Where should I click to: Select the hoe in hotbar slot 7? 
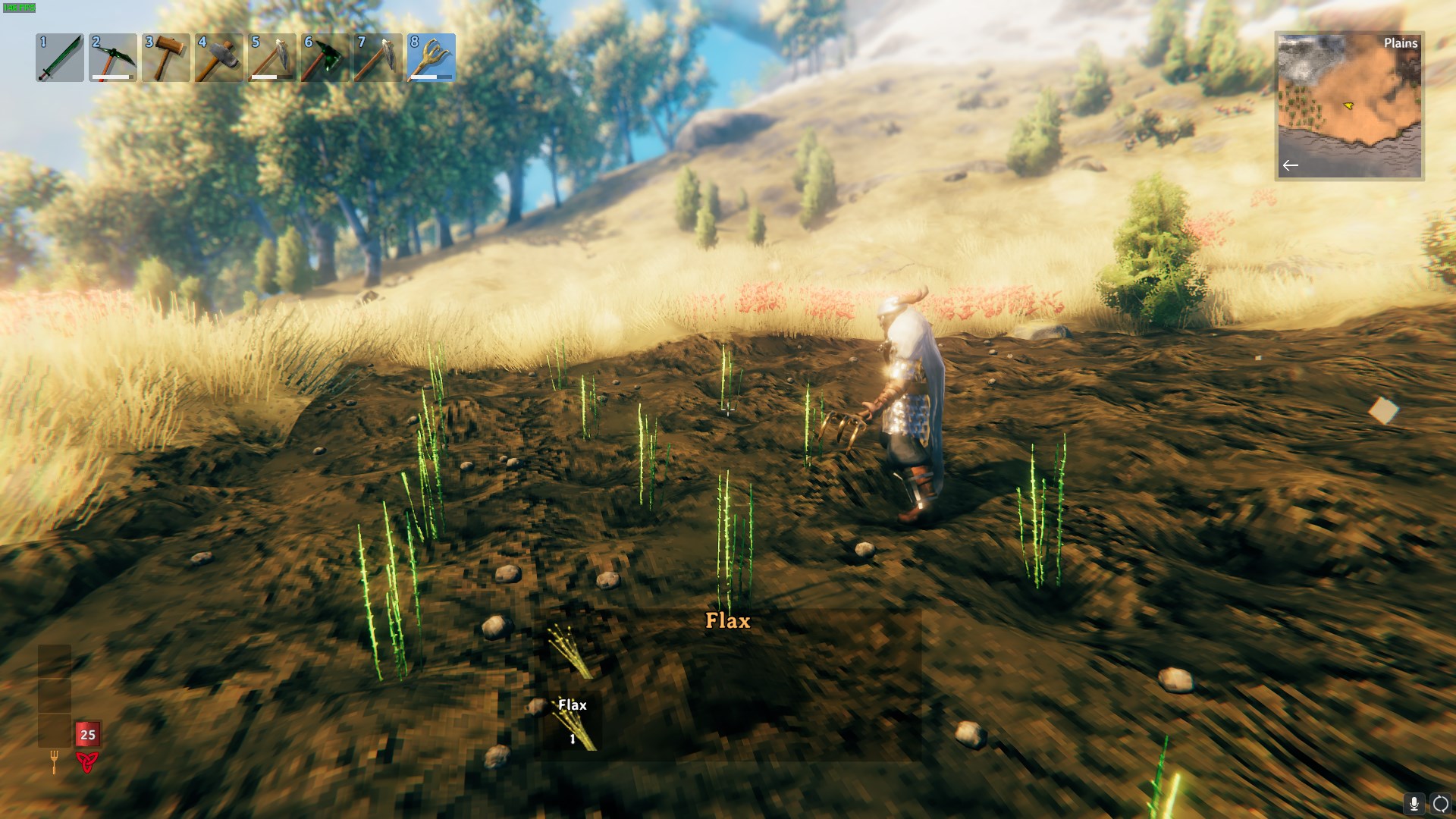[378, 58]
